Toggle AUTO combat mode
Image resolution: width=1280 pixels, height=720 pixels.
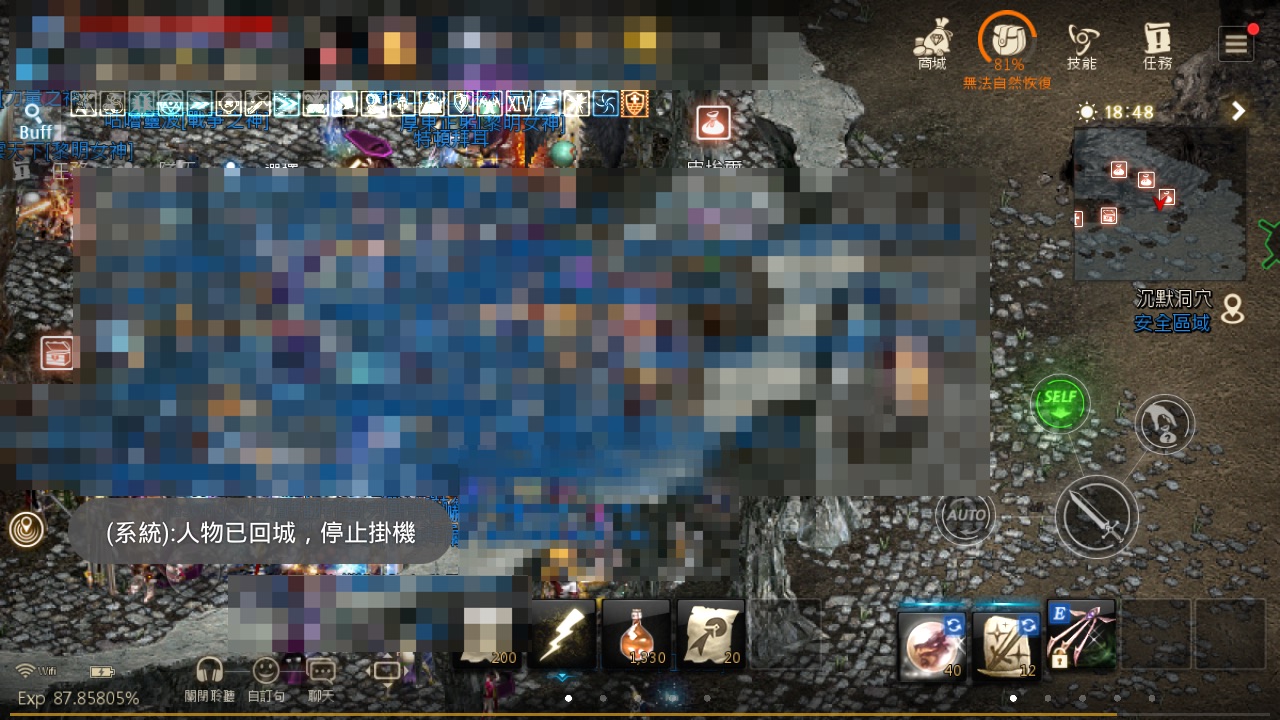pyautogui.click(x=965, y=516)
